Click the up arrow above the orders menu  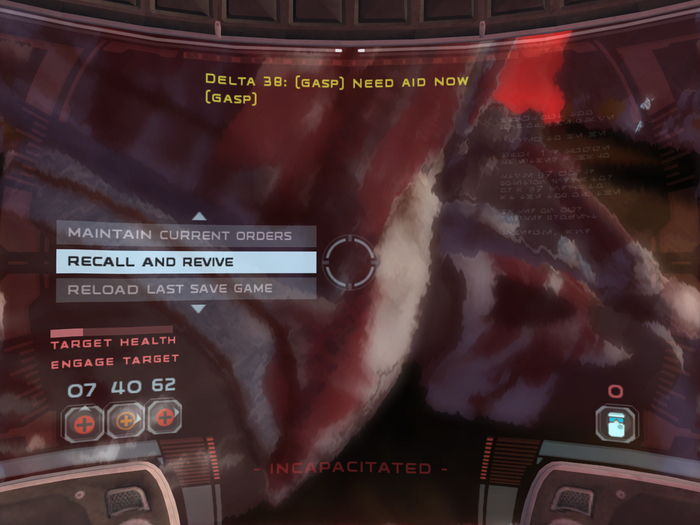[x=199, y=215]
